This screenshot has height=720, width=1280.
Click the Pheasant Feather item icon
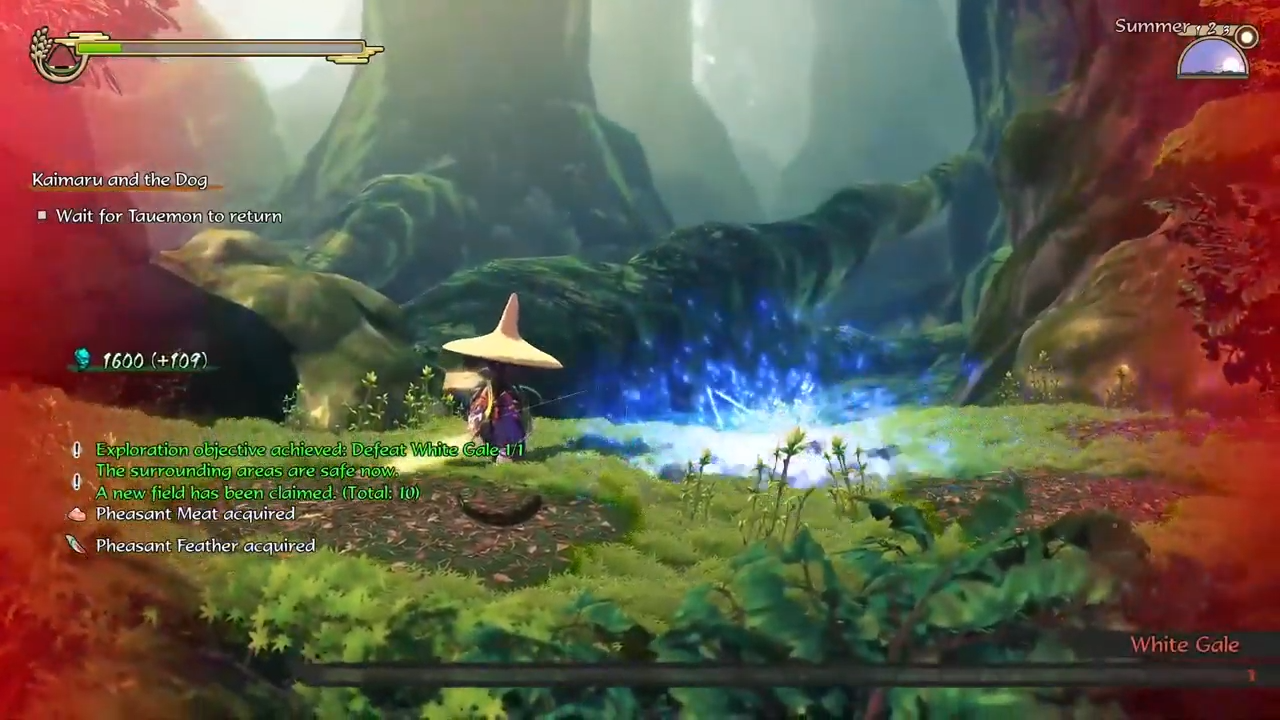point(76,545)
